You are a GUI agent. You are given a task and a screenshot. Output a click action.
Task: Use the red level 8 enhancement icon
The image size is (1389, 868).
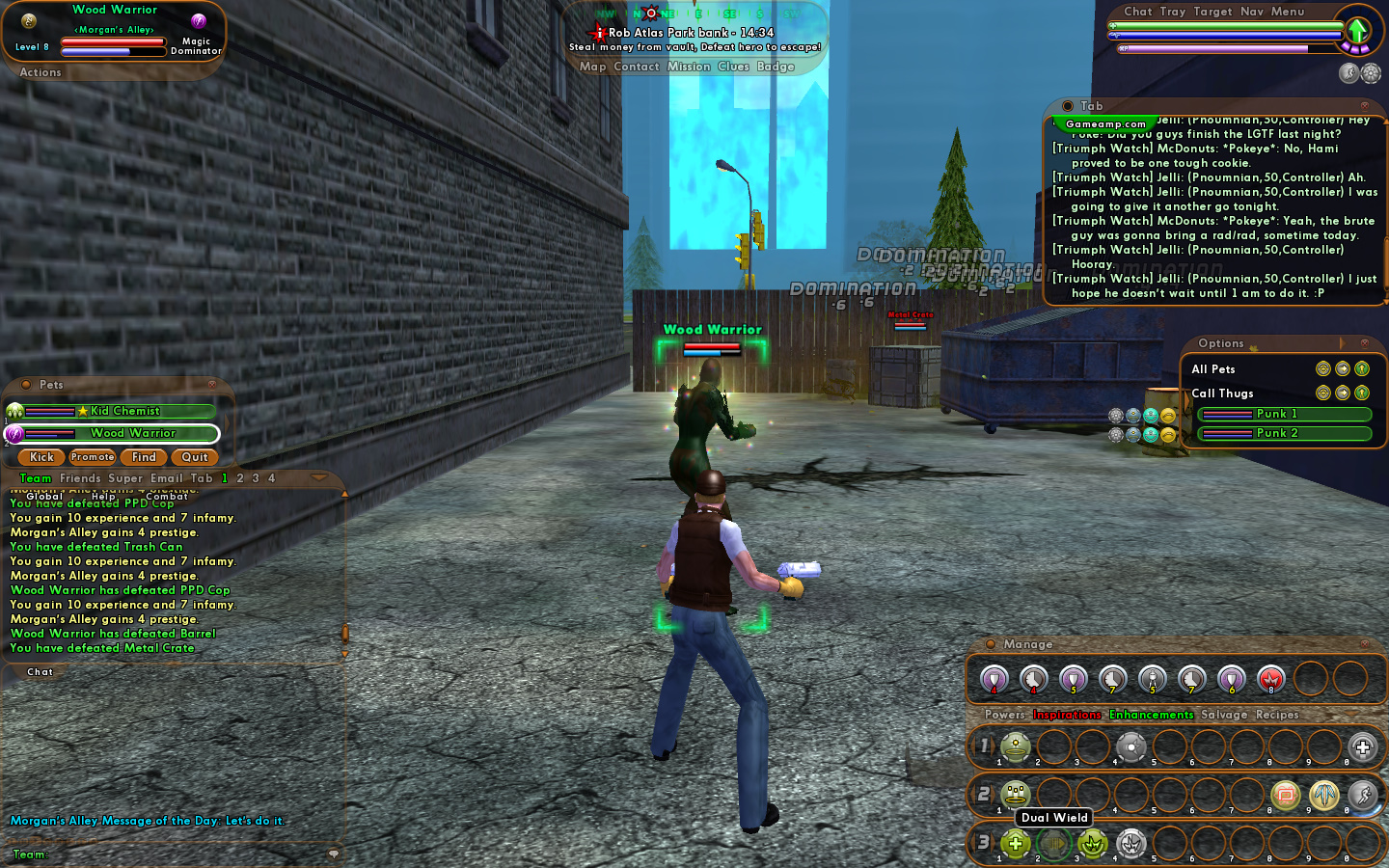(1270, 680)
